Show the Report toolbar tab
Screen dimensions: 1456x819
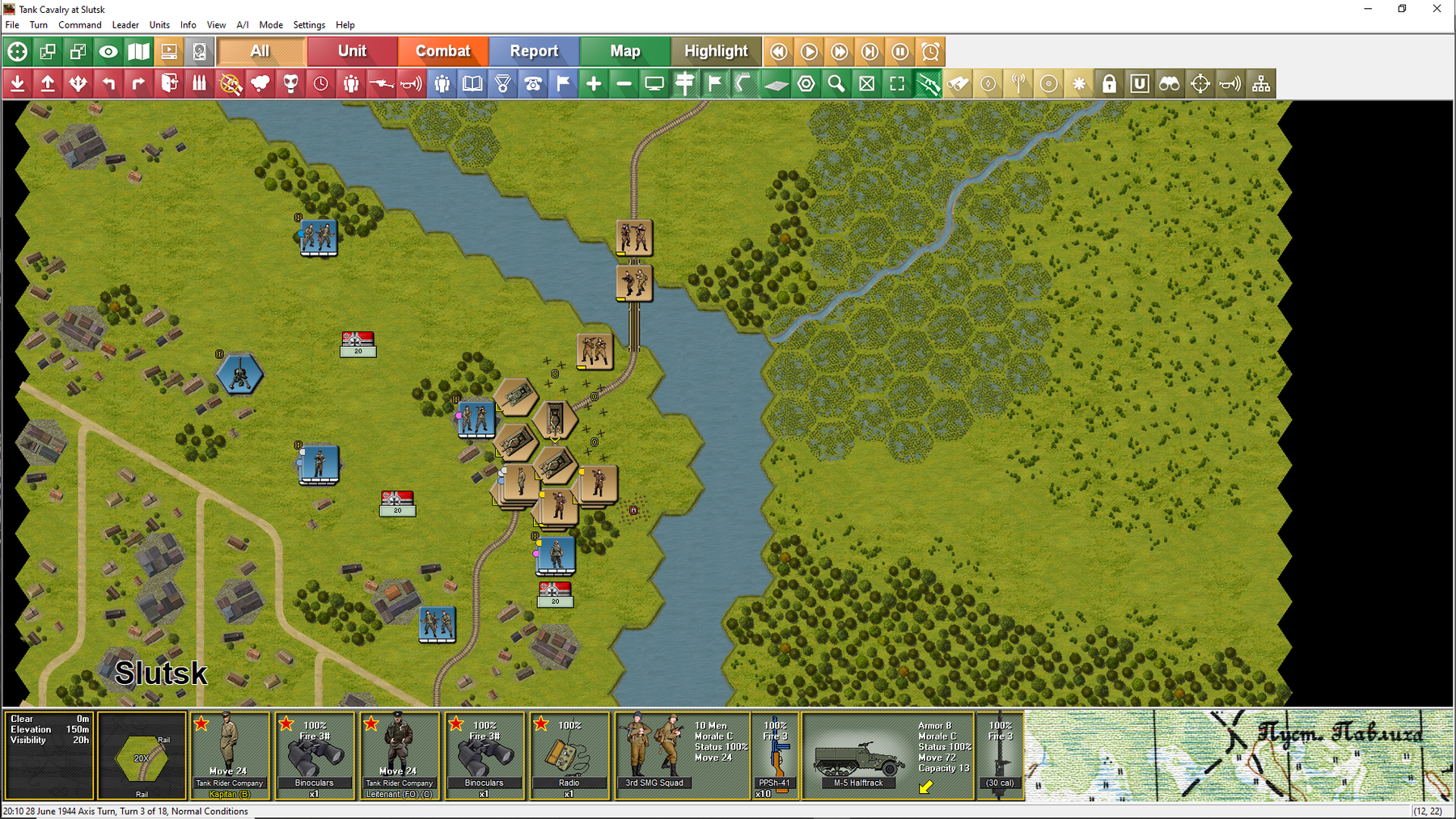tap(534, 51)
